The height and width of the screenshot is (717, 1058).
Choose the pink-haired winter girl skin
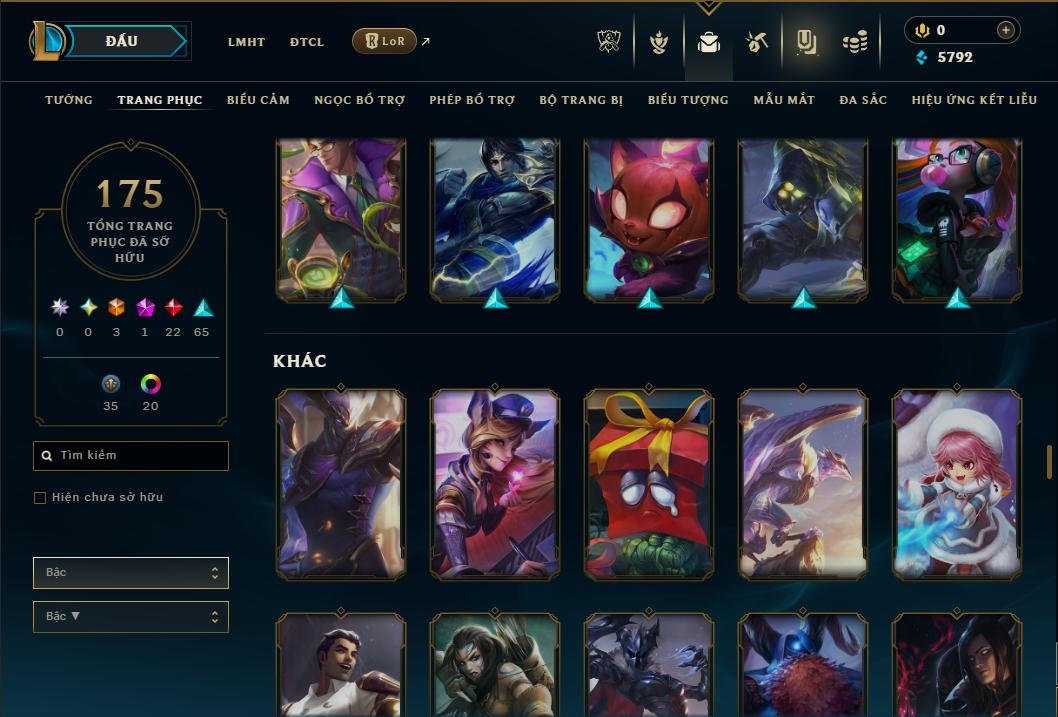(957, 484)
